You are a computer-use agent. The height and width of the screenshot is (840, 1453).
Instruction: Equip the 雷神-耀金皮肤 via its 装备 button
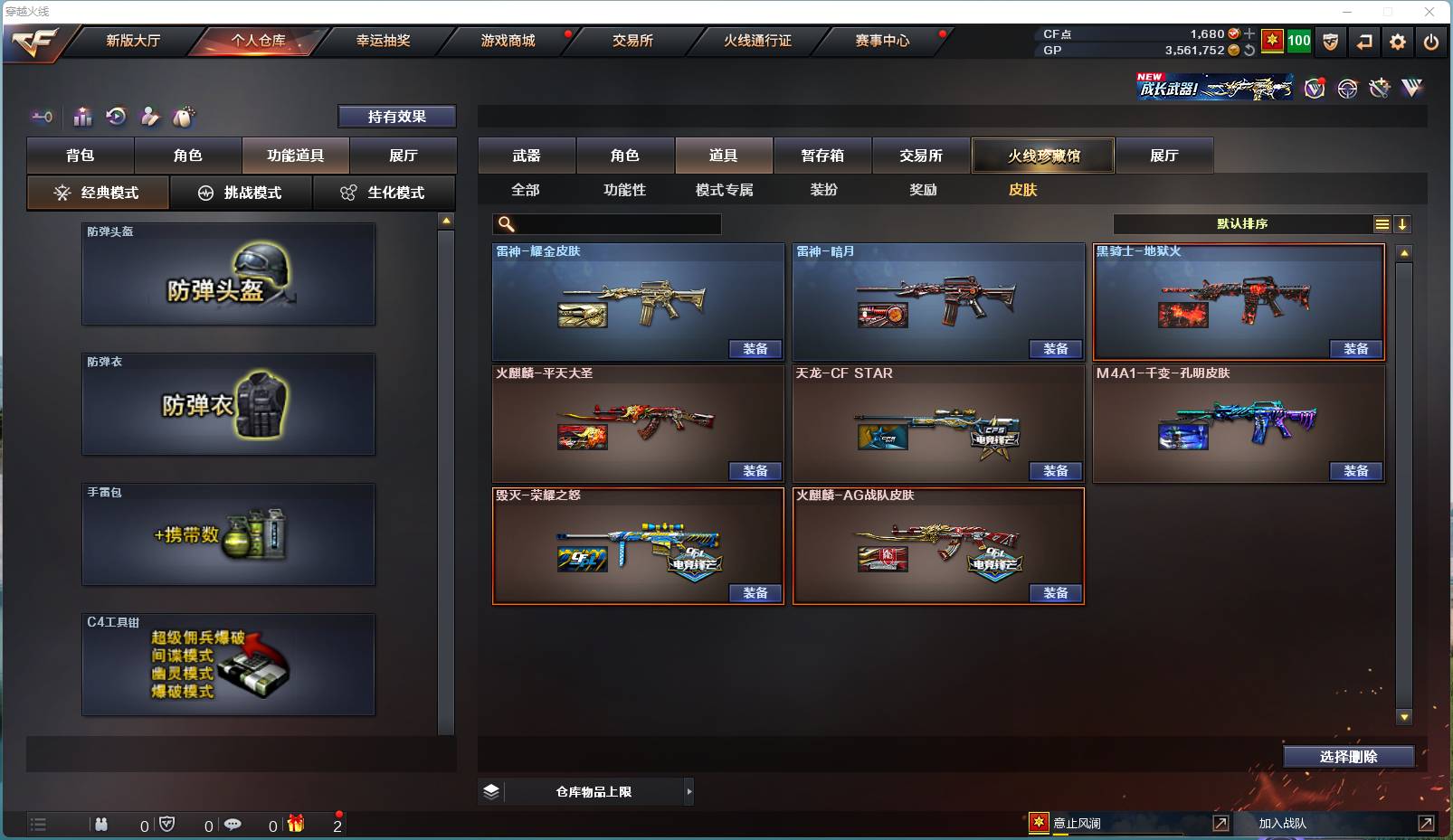(755, 349)
